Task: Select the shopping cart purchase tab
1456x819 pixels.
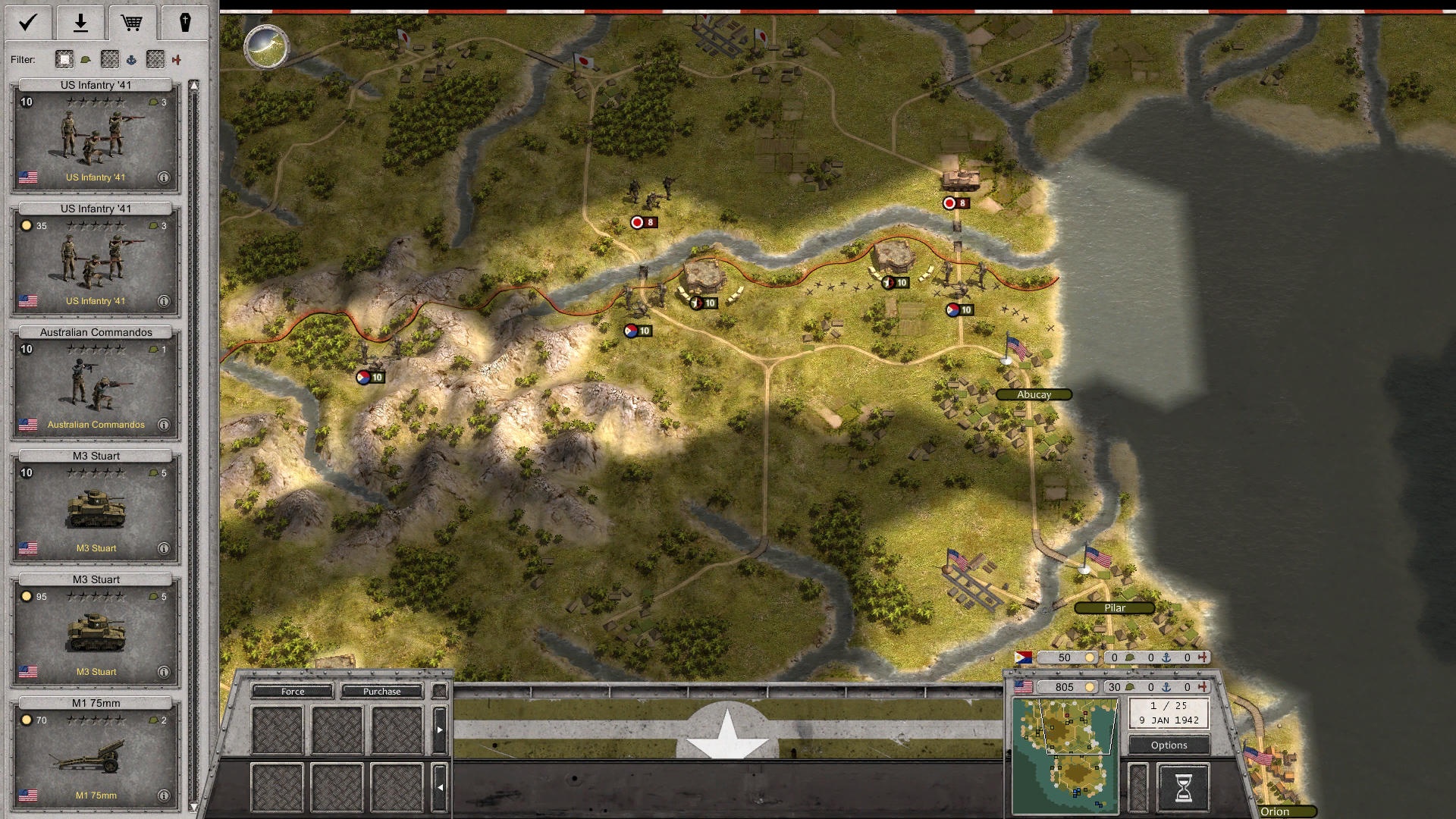Action: [x=132, y=23]
